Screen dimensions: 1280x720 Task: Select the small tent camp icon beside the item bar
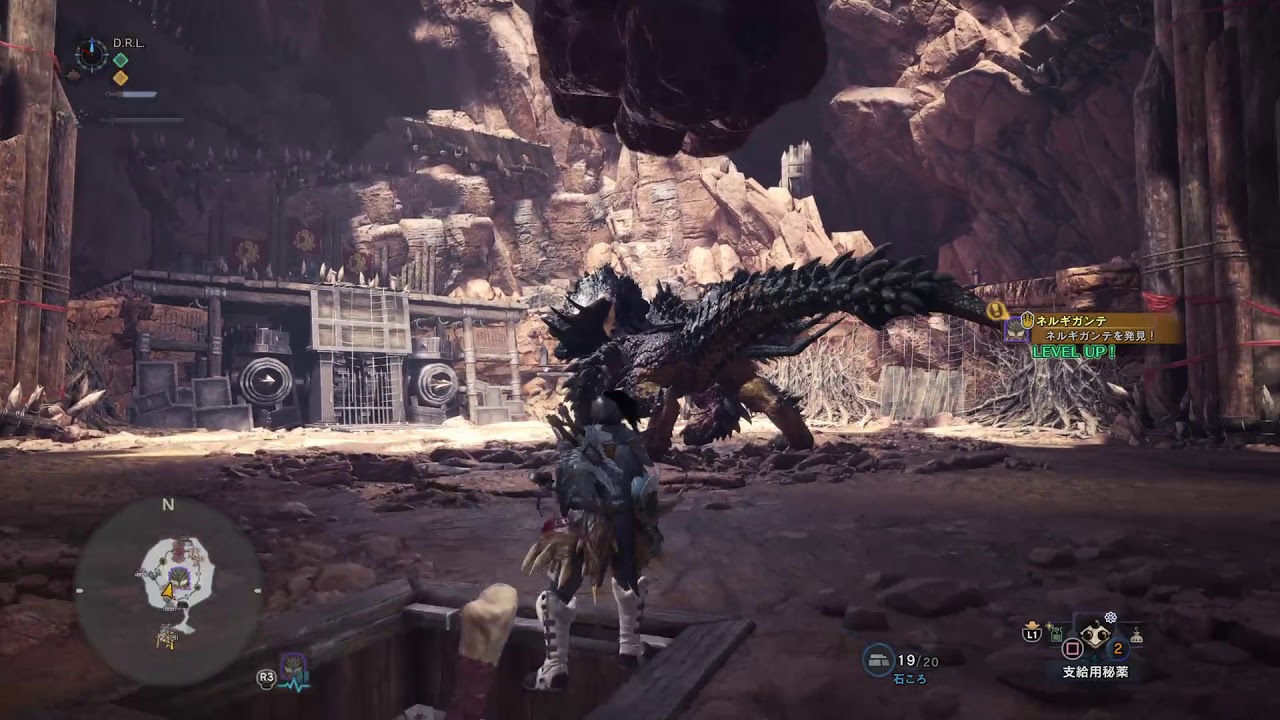1135,635
